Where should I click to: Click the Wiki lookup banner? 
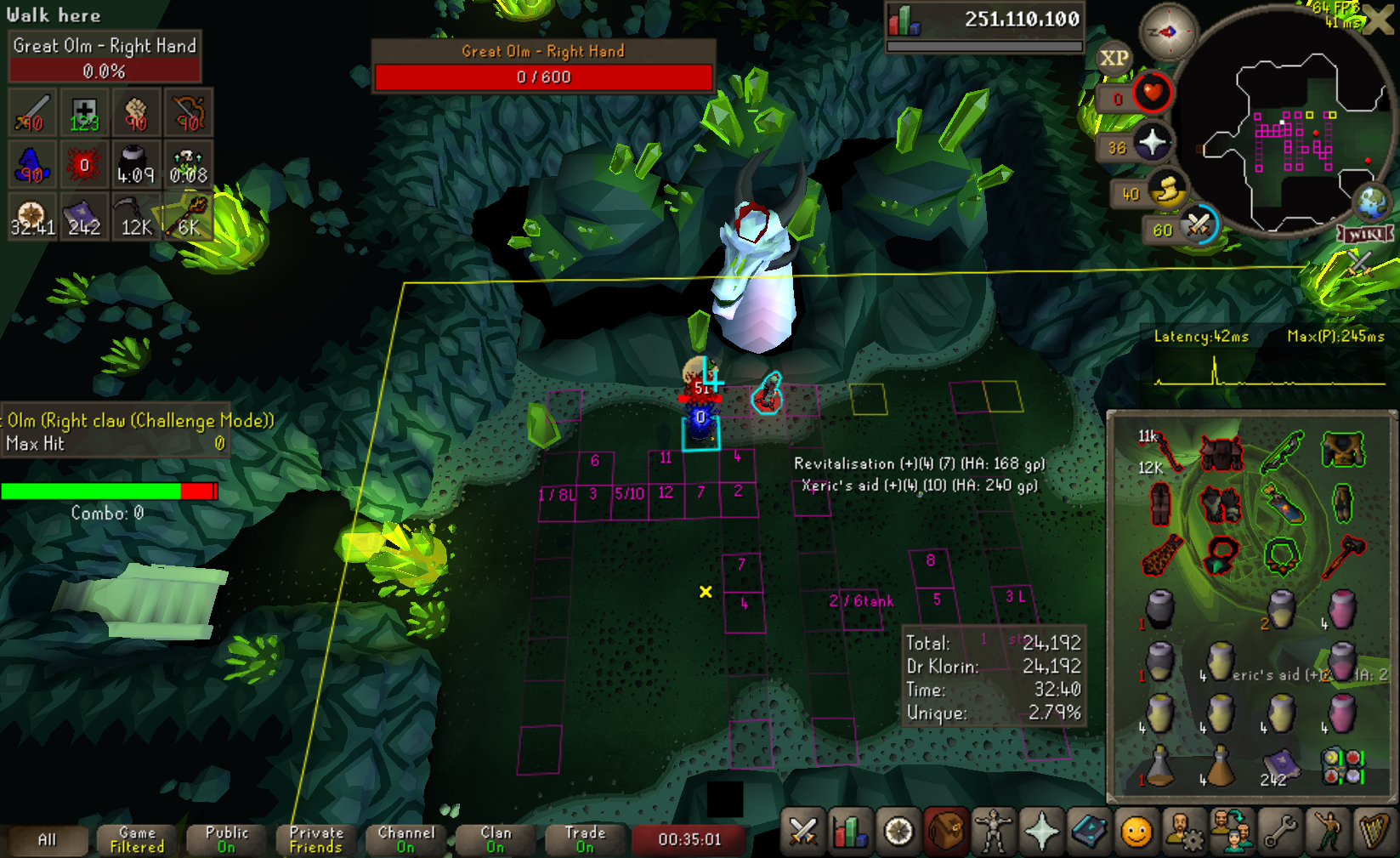coord(1366,235)
